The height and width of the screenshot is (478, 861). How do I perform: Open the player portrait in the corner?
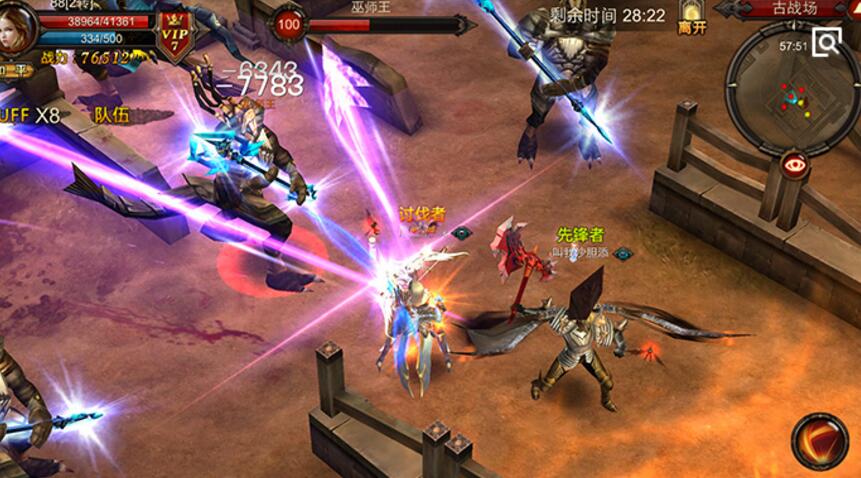(18, 28)
